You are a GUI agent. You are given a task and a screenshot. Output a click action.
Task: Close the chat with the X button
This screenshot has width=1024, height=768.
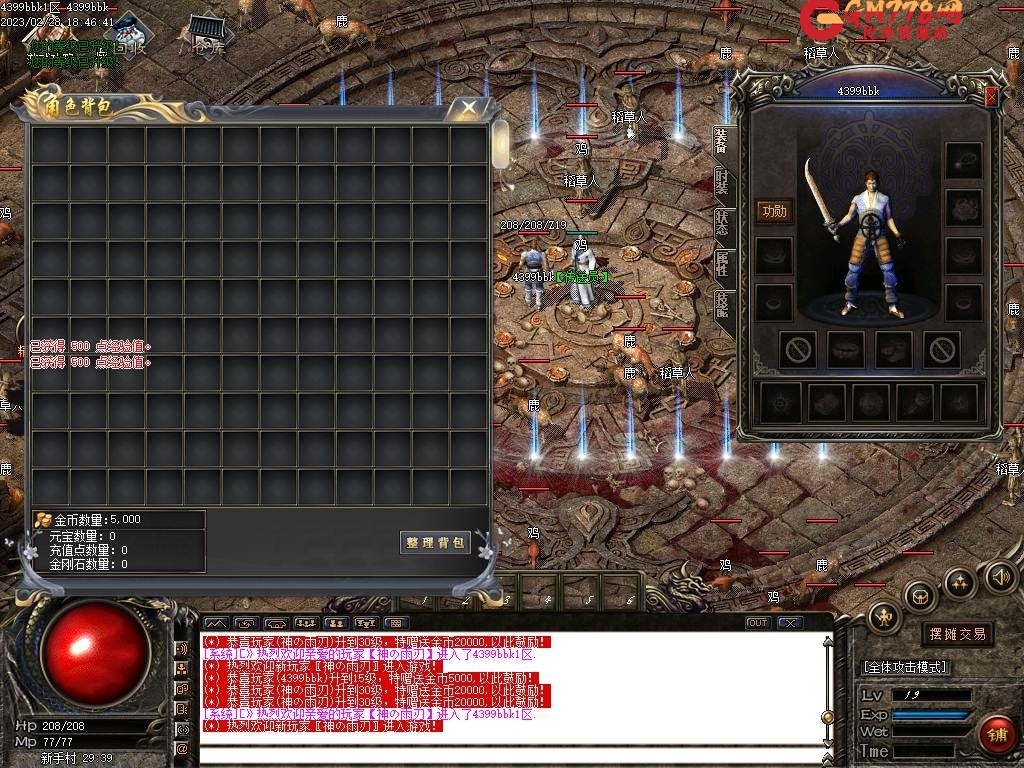pos(790,623)
